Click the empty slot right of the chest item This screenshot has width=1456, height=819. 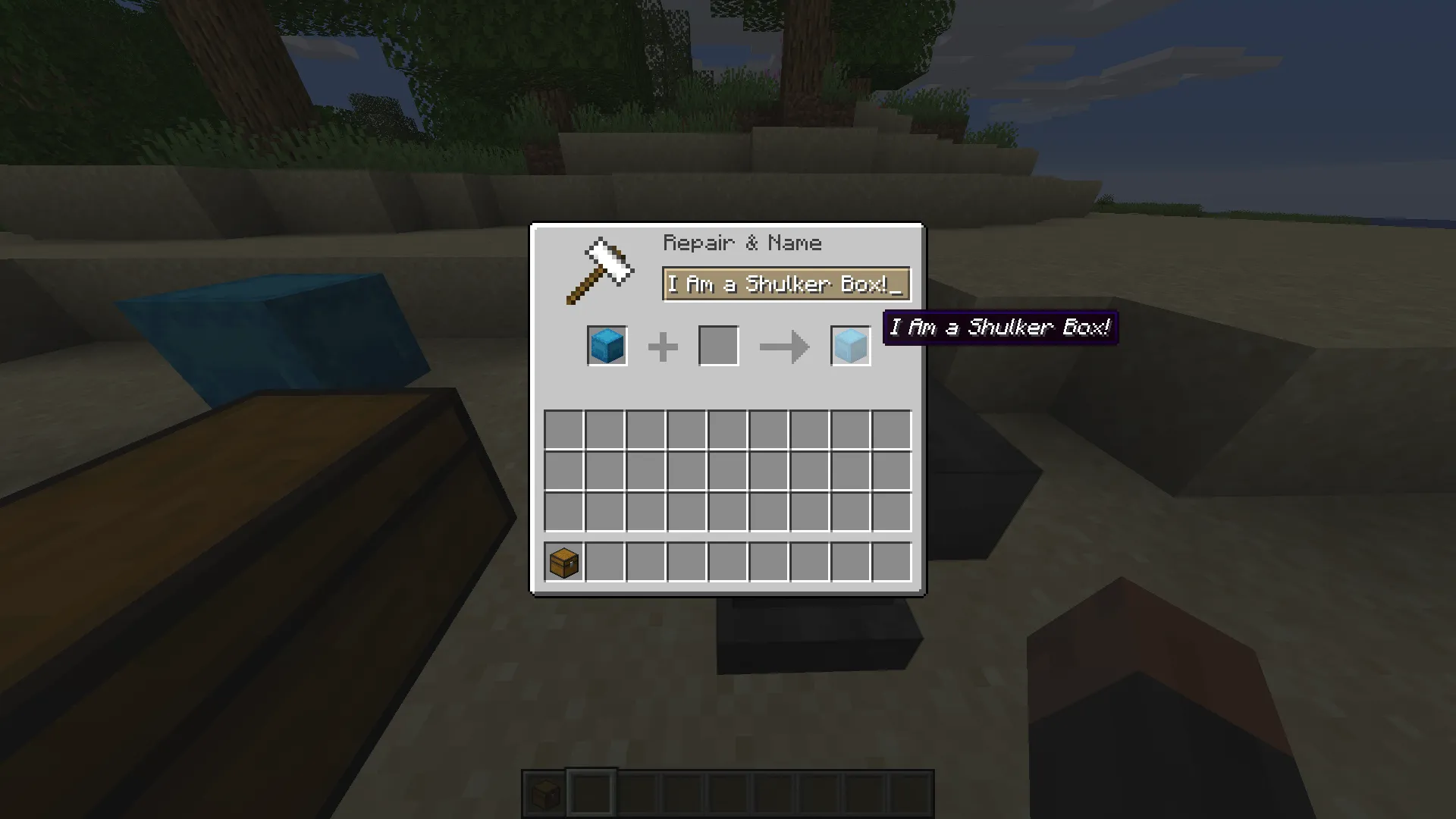click(x=604, y=562)
